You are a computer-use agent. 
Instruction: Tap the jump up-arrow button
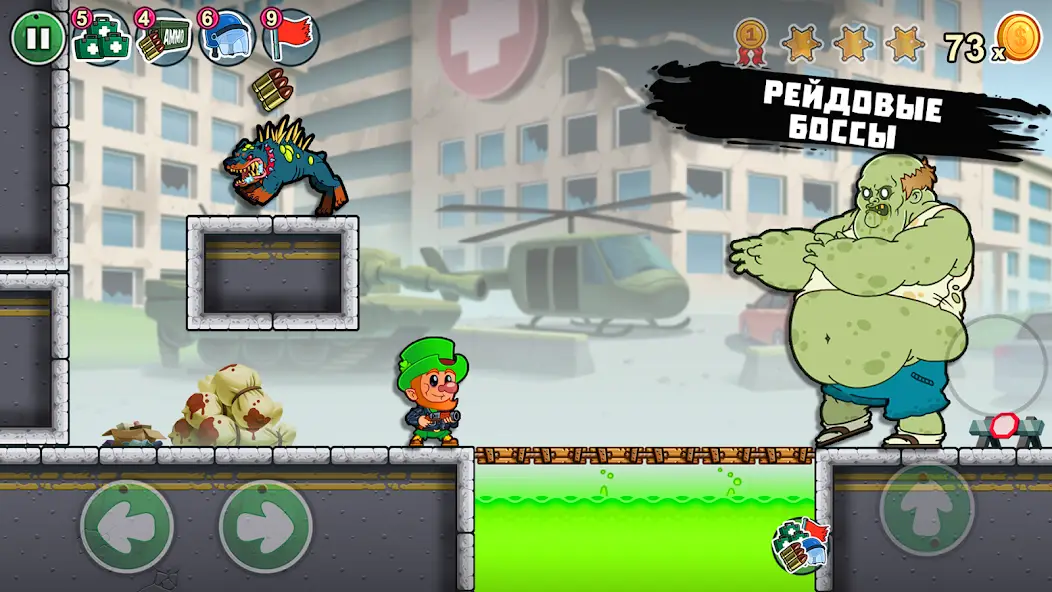click(x=926, y=507)
